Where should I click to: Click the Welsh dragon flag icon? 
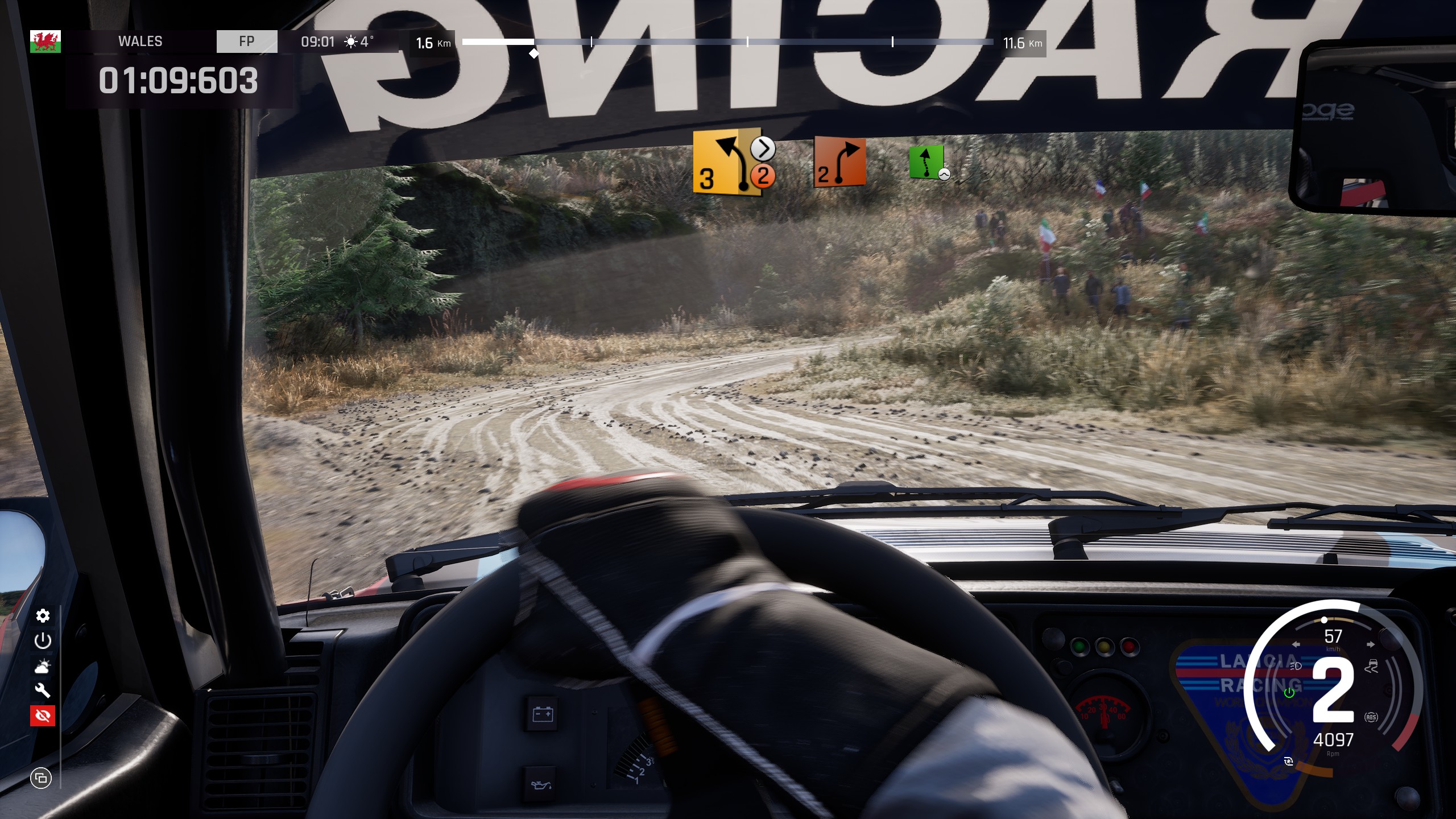point(45,42)
